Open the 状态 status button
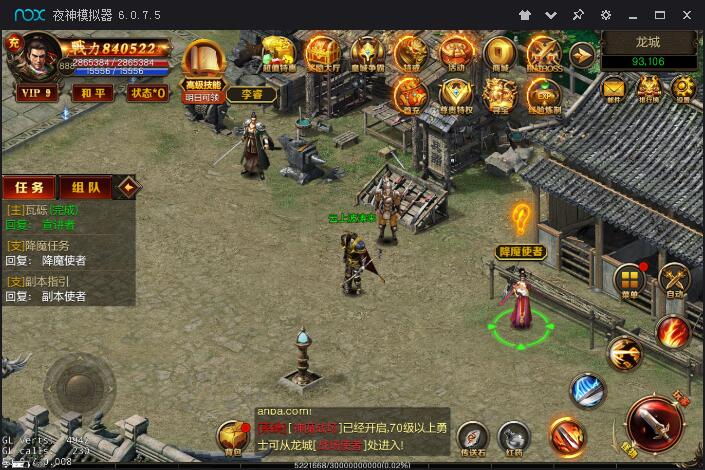The height and width of the screenshot is (470, 705). tap(148, 93)
